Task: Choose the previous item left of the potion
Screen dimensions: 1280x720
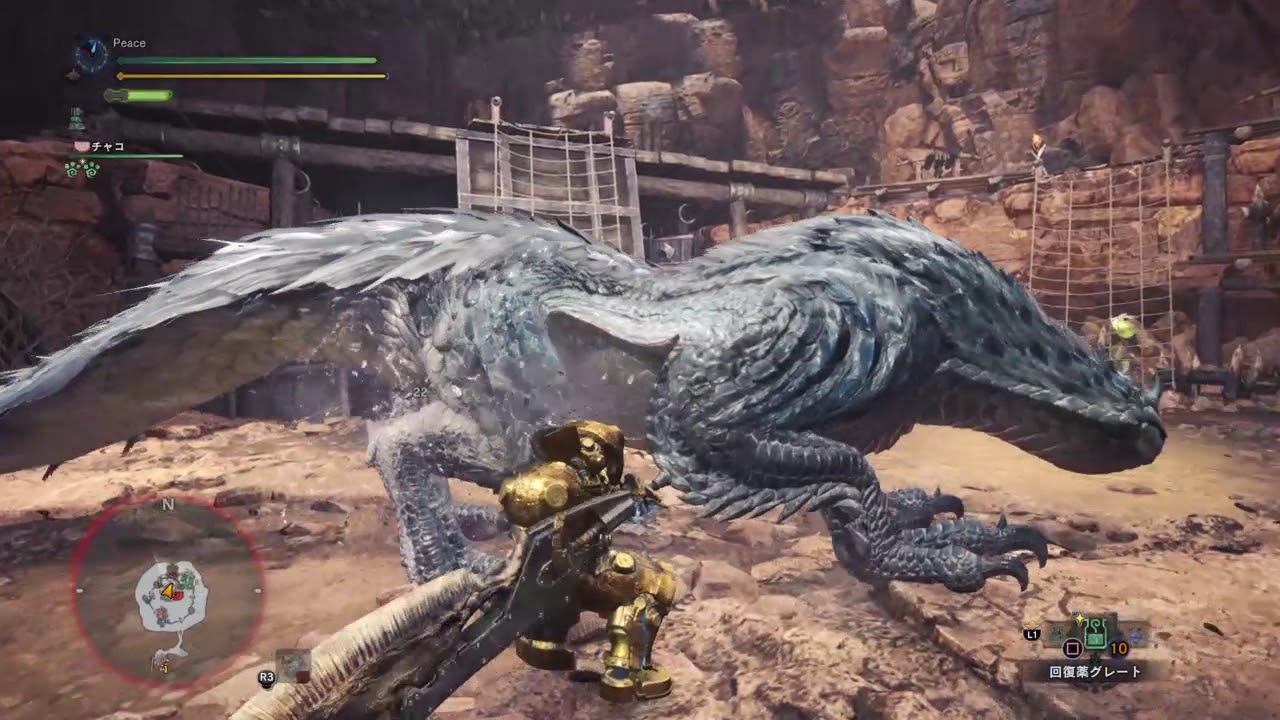Action: [1057, 631]
